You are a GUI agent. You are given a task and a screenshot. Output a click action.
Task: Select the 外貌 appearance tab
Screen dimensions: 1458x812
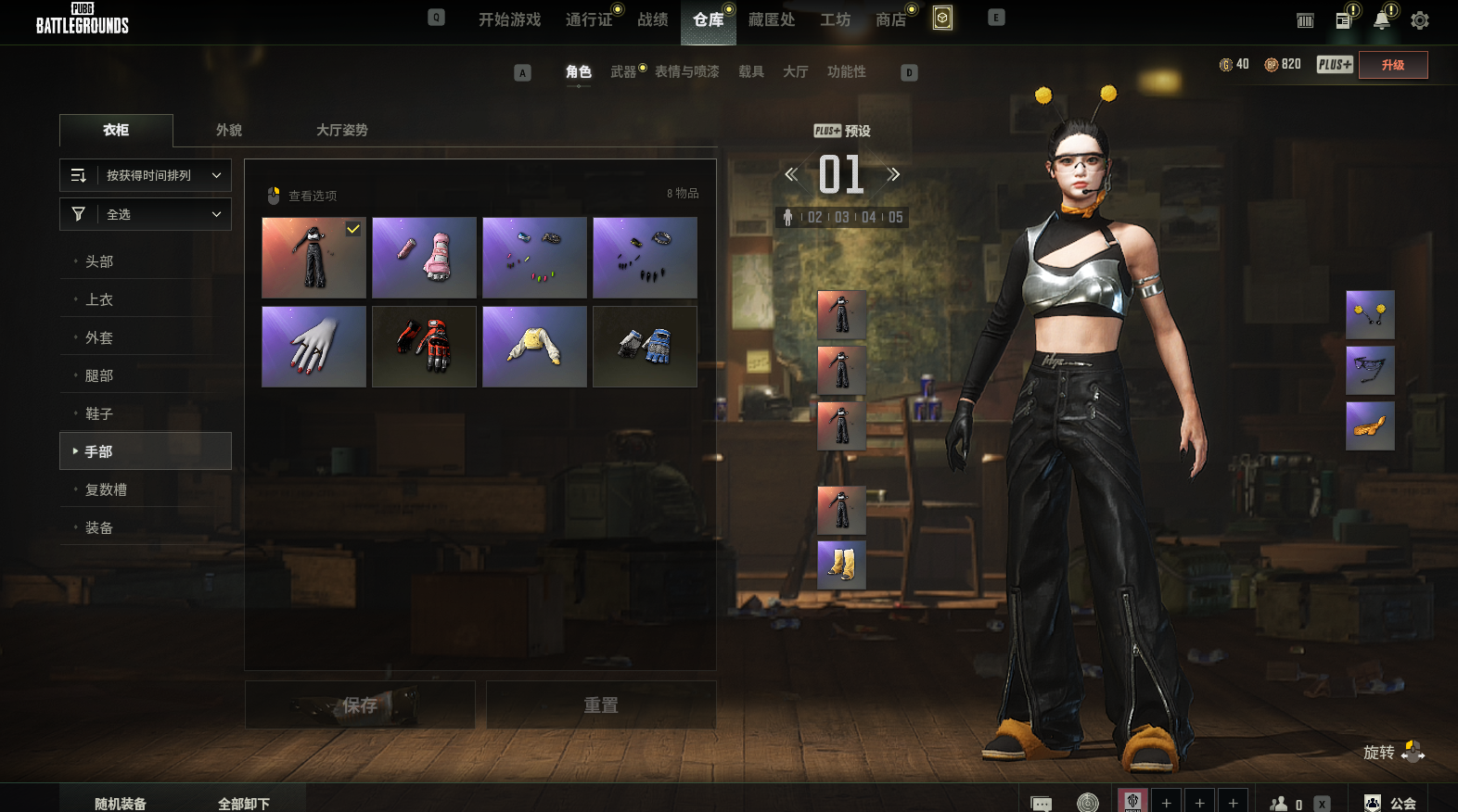[x=229, y=130]
